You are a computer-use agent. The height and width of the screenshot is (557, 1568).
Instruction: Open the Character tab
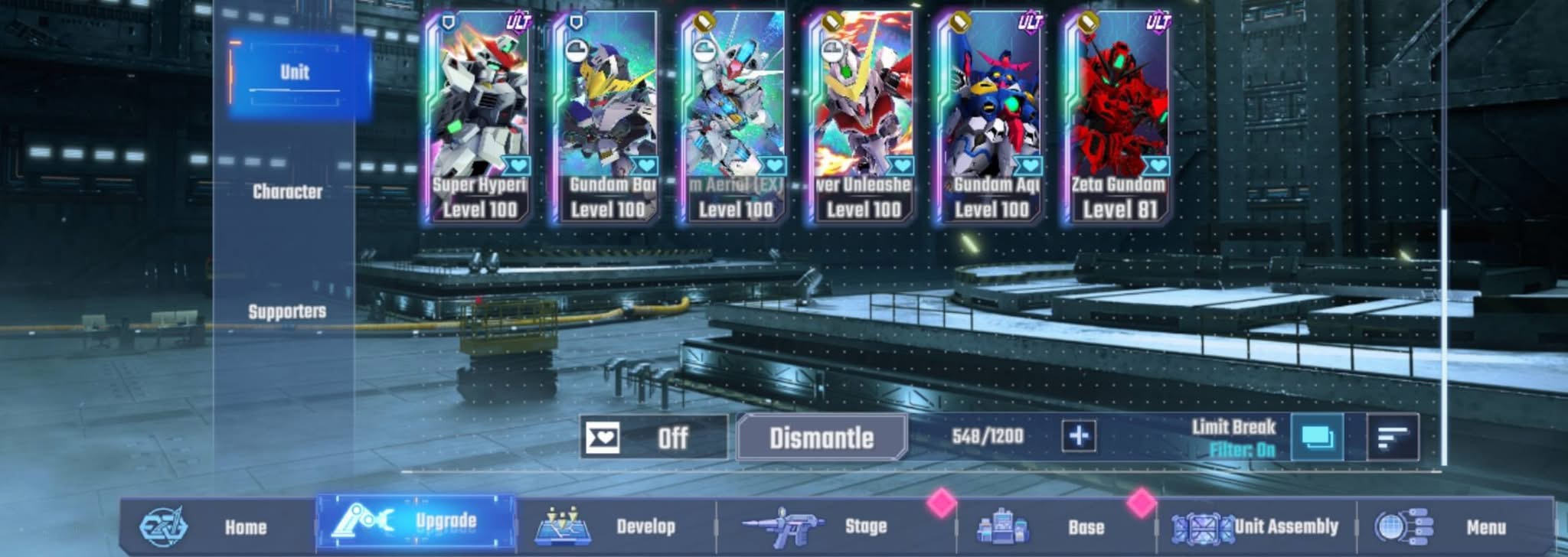click(287, 191)
